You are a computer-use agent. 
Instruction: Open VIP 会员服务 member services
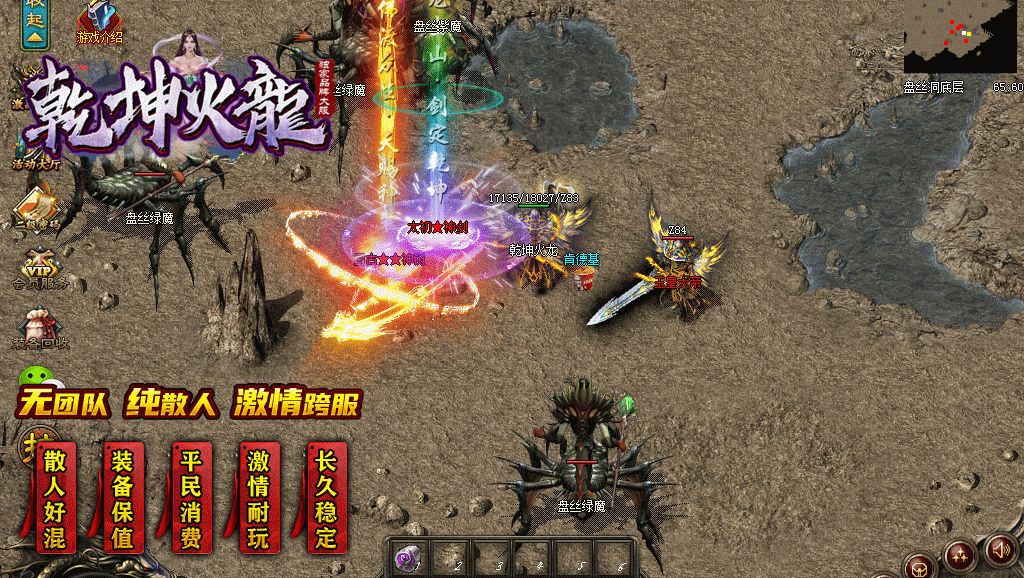40,267
